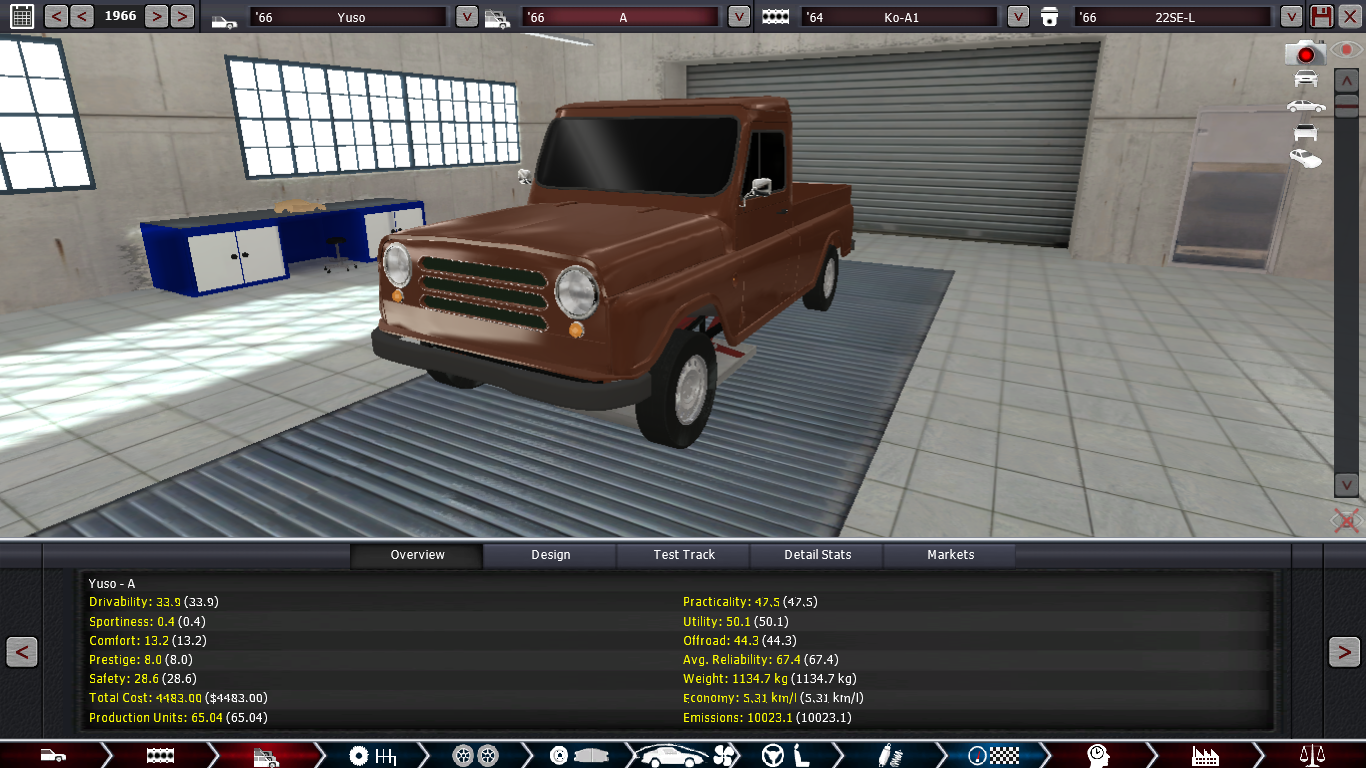This screenshot has width=1366, height=768.
Task: Switch to the Markets tab
Action: point(950,555)
